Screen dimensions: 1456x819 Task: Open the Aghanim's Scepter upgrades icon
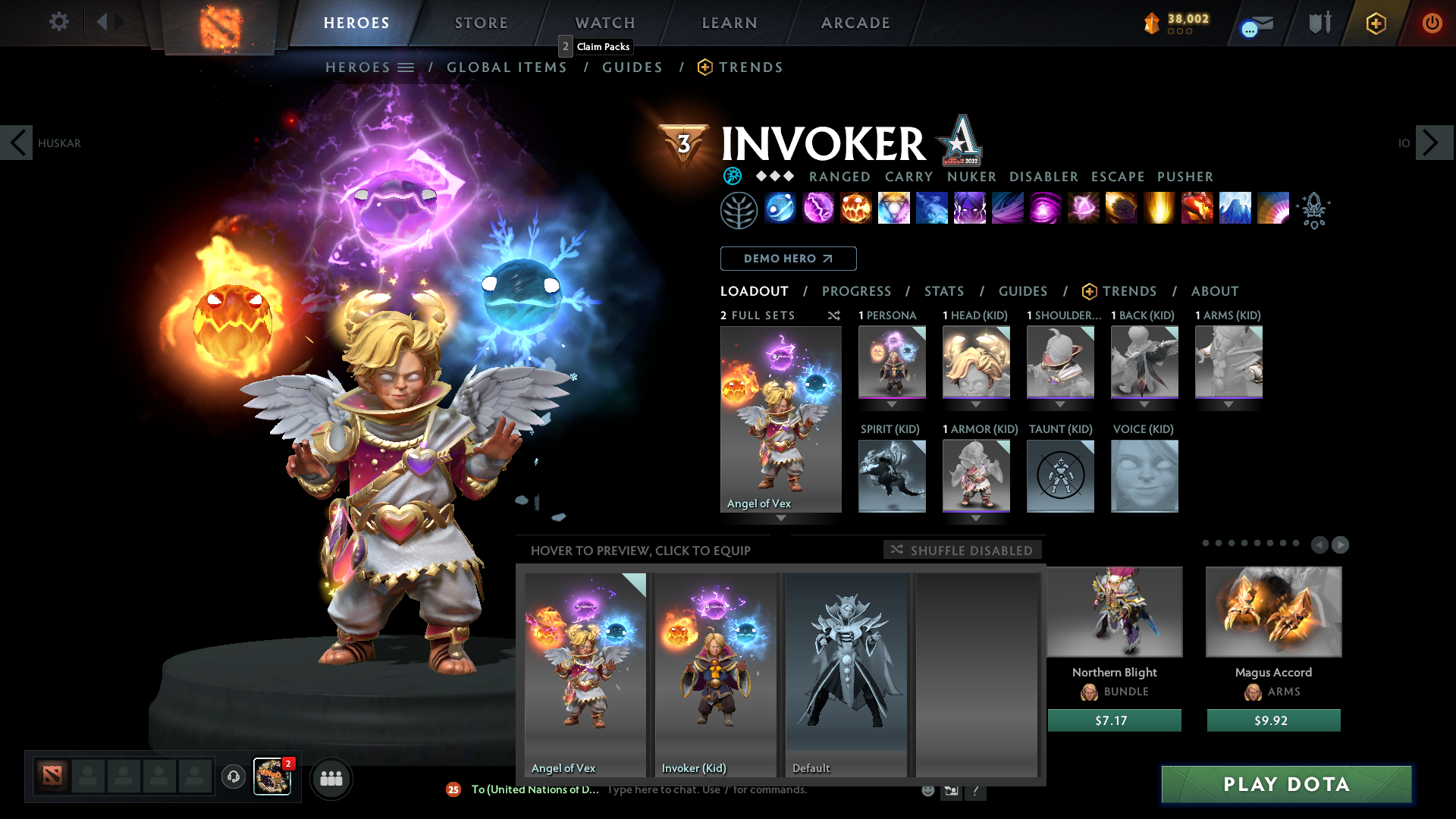1314,210
